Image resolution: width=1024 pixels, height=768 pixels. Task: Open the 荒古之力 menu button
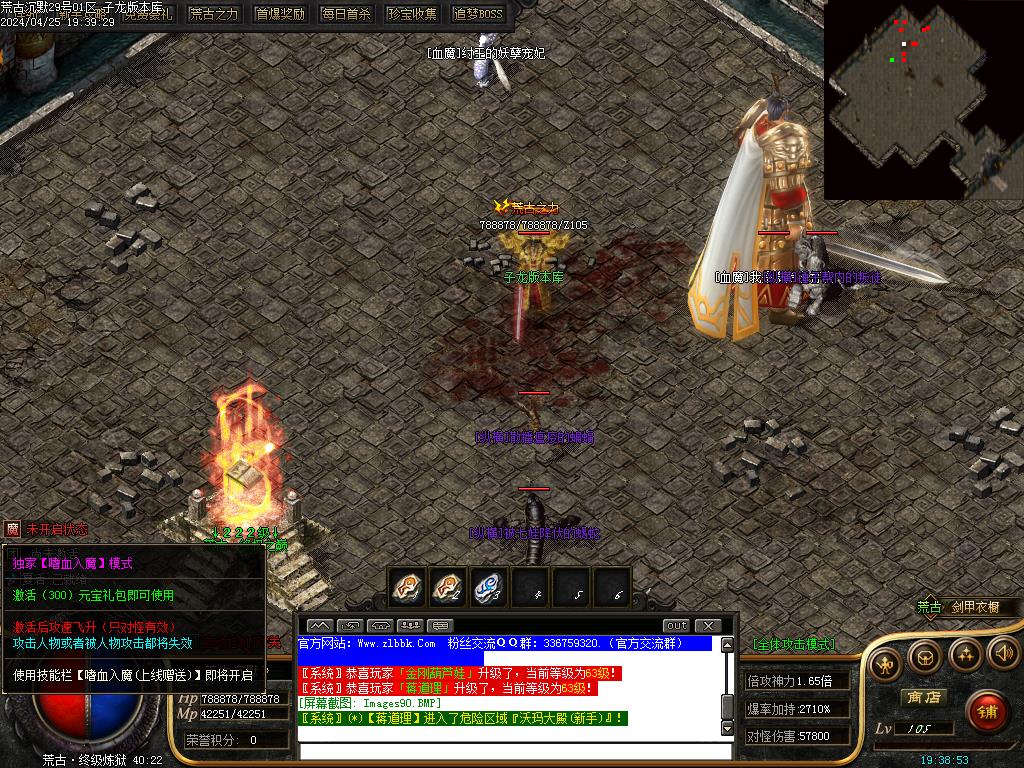tap(215, 14)
